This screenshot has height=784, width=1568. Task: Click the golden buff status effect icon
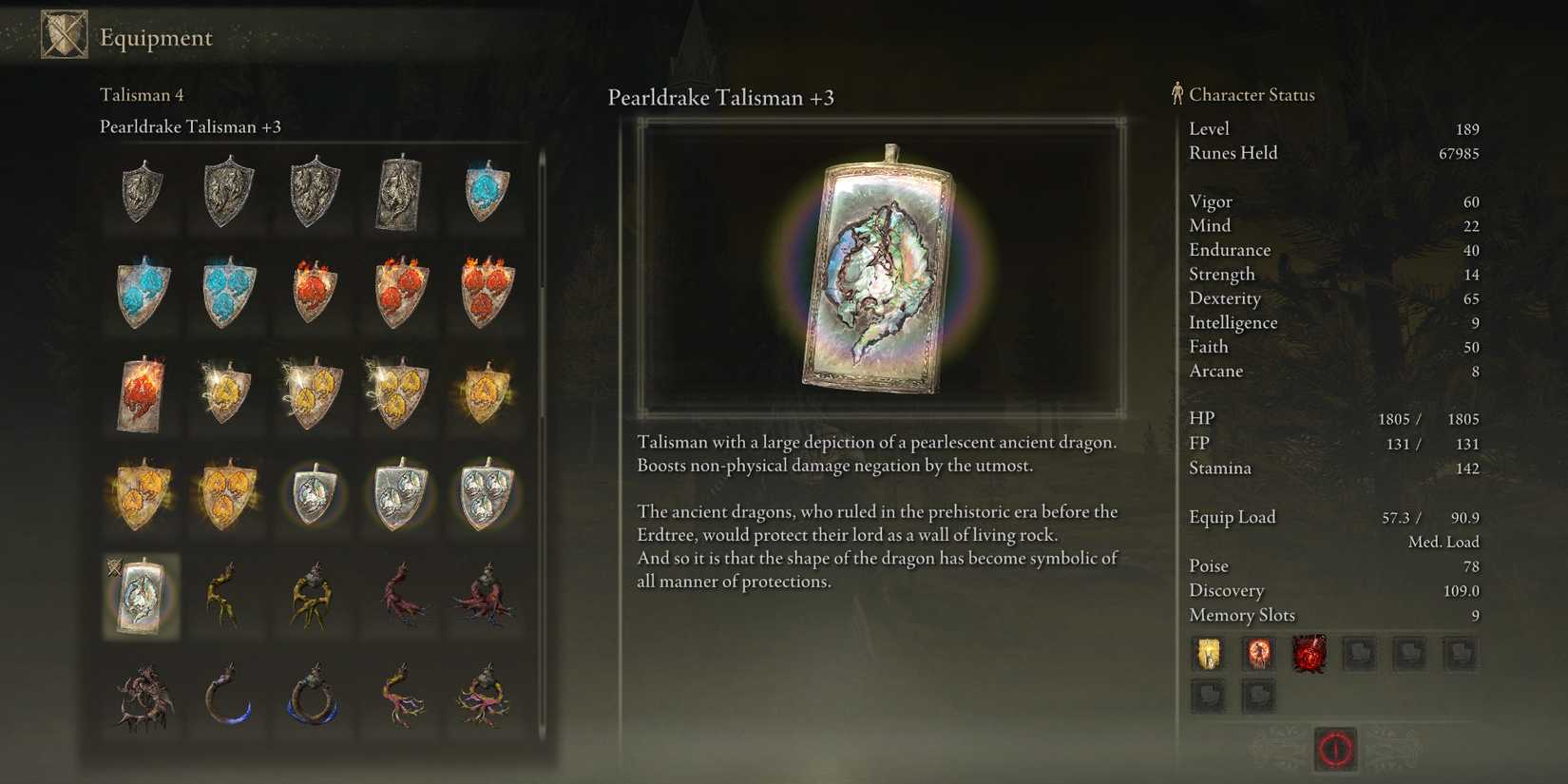pyautogui.click(x=1208, y=655)
